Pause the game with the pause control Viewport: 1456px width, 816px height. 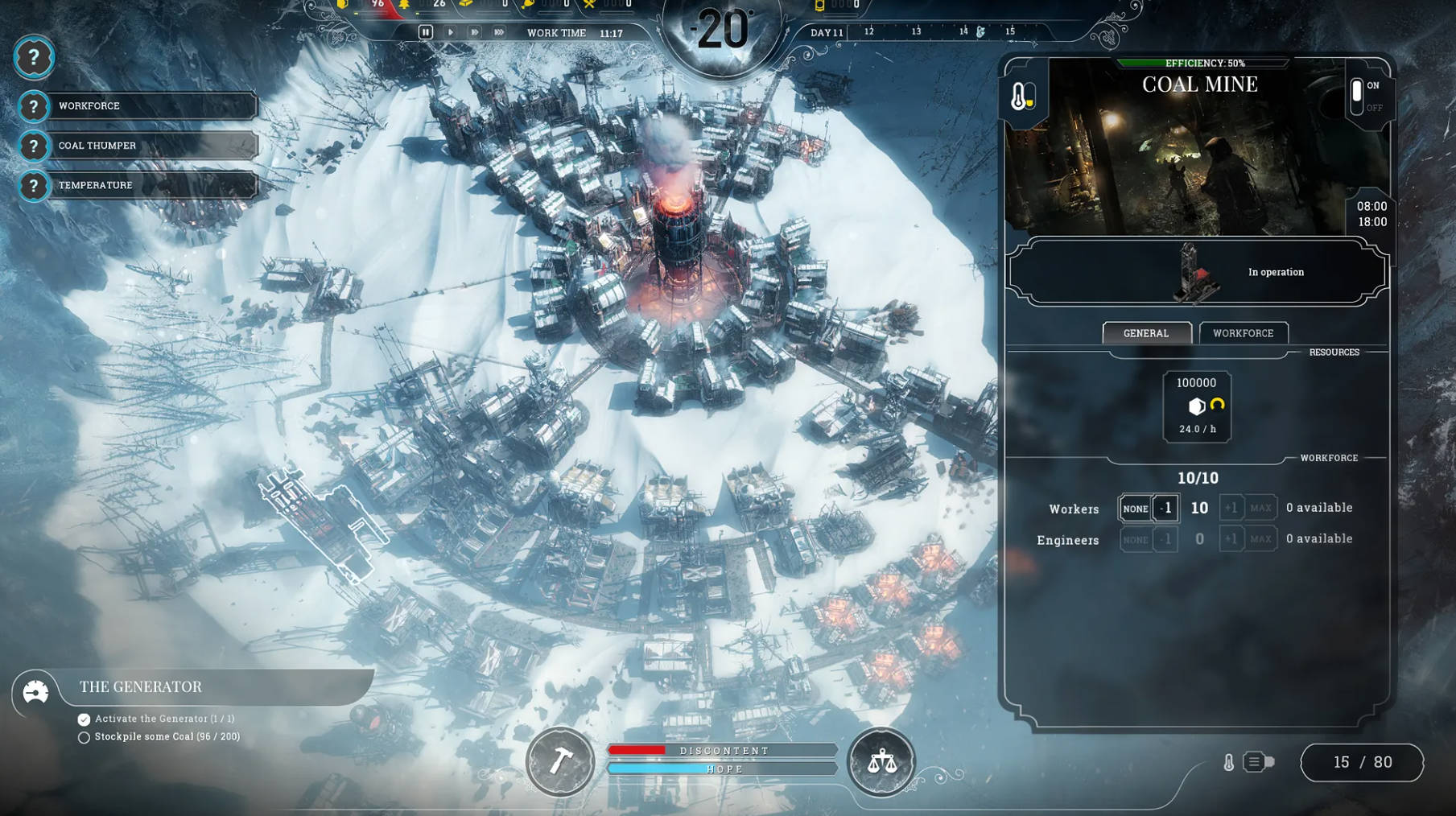point(424,31)
